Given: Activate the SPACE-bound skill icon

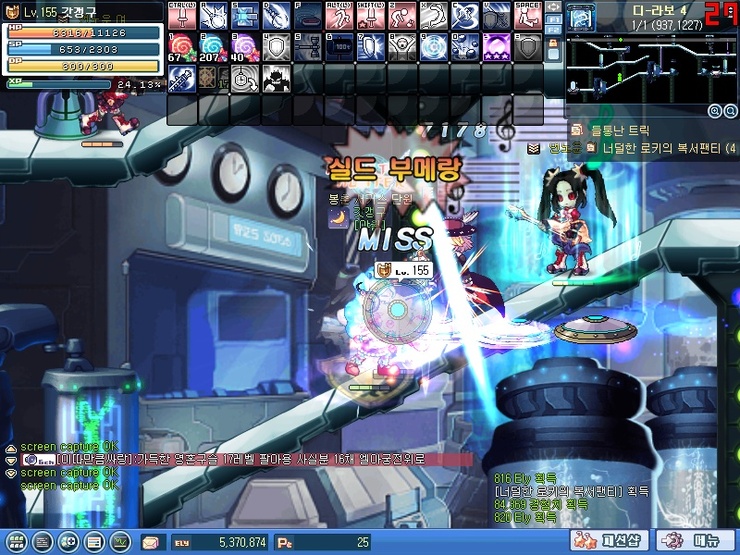Looking at the screenshot, I should coord(527,15).
